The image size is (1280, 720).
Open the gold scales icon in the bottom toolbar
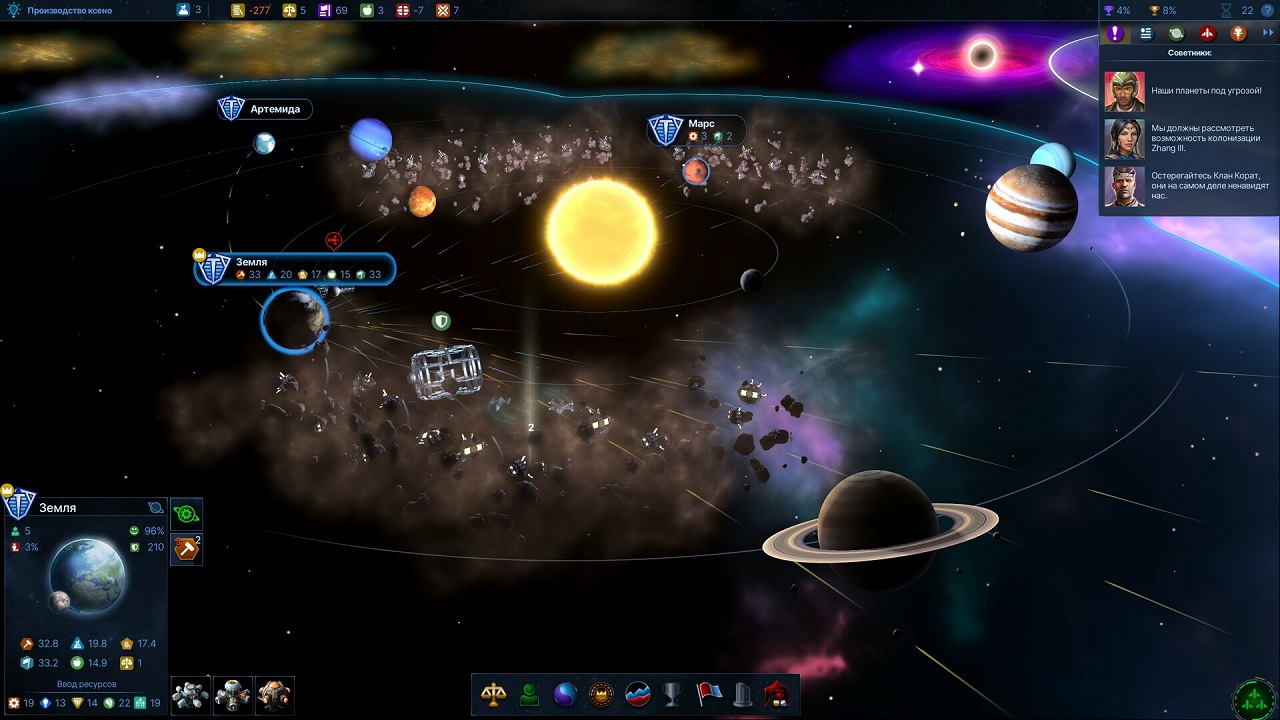[493, 695]
